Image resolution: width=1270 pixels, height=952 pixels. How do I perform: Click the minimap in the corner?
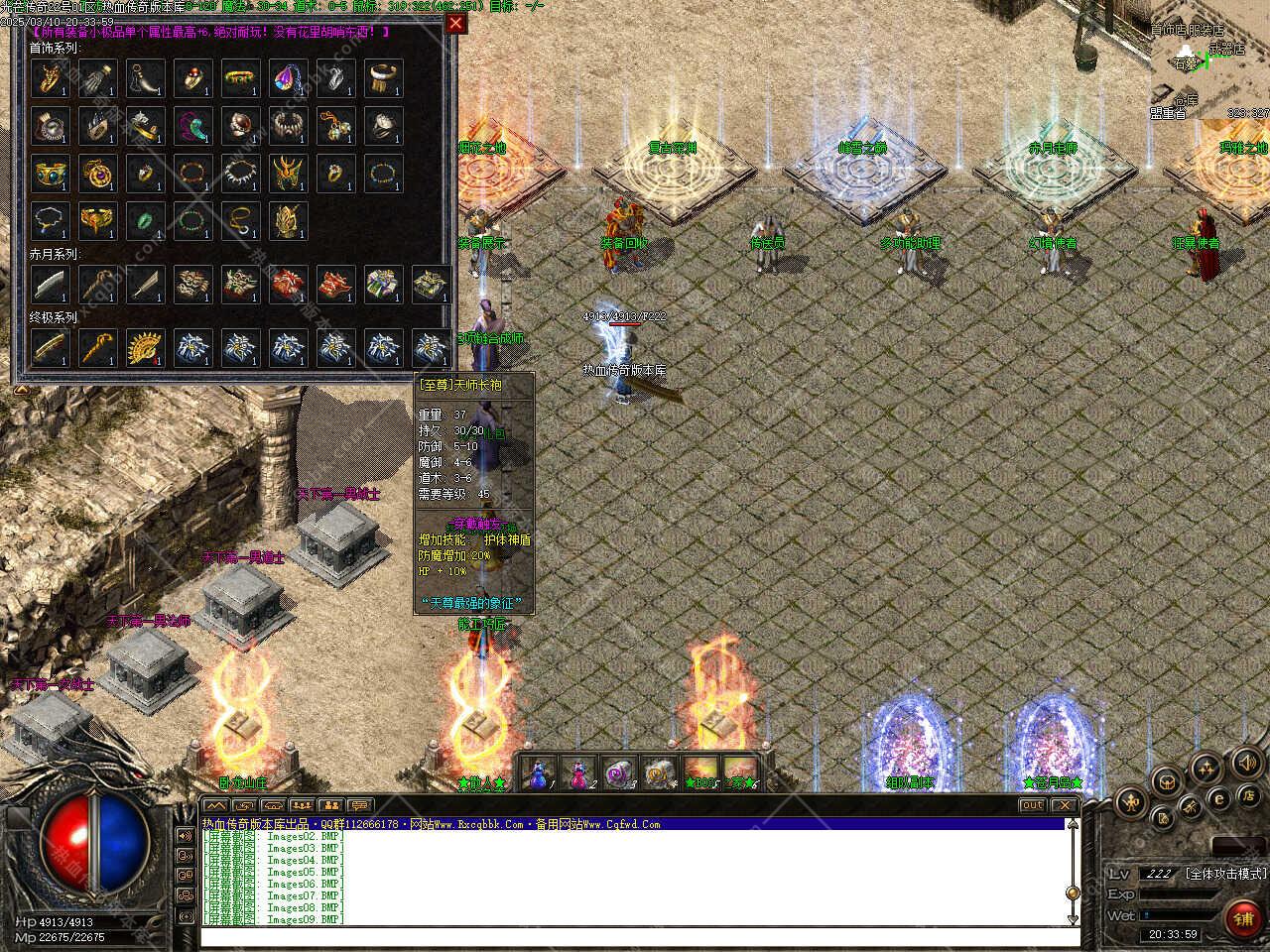[1210, 69]
